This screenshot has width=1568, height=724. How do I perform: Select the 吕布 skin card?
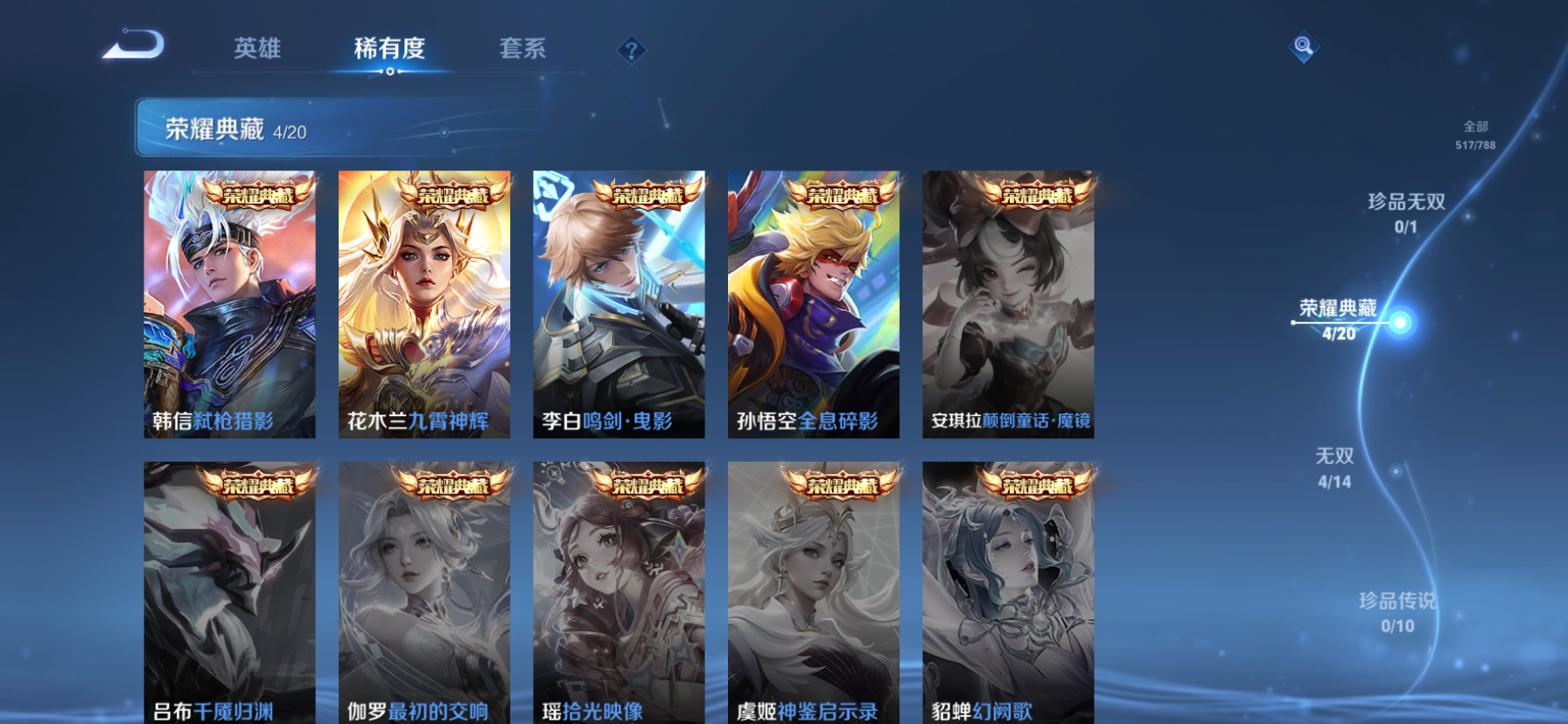pyautogui.click(x=229, y=592)
